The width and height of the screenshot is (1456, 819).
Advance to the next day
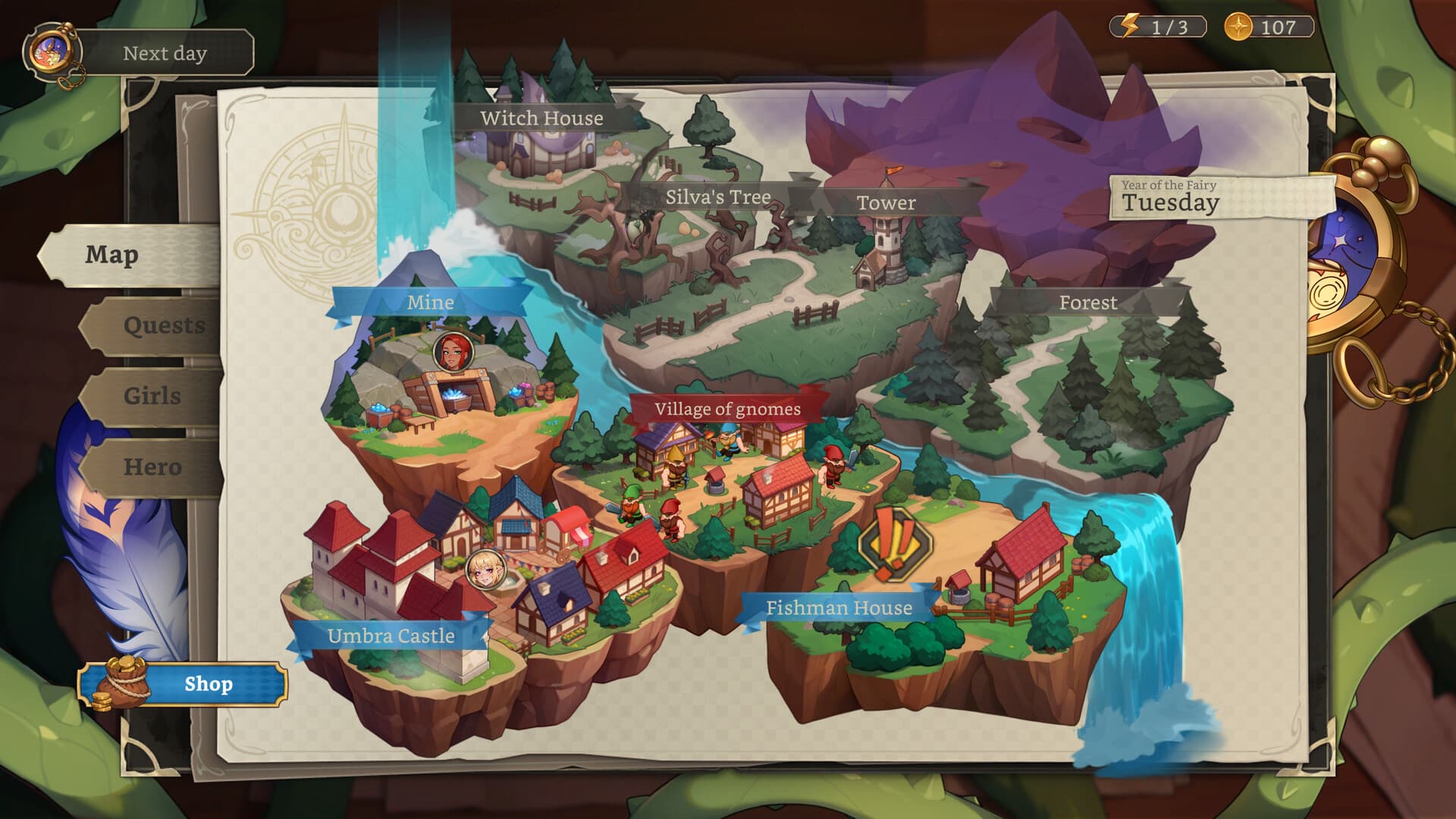164,53
